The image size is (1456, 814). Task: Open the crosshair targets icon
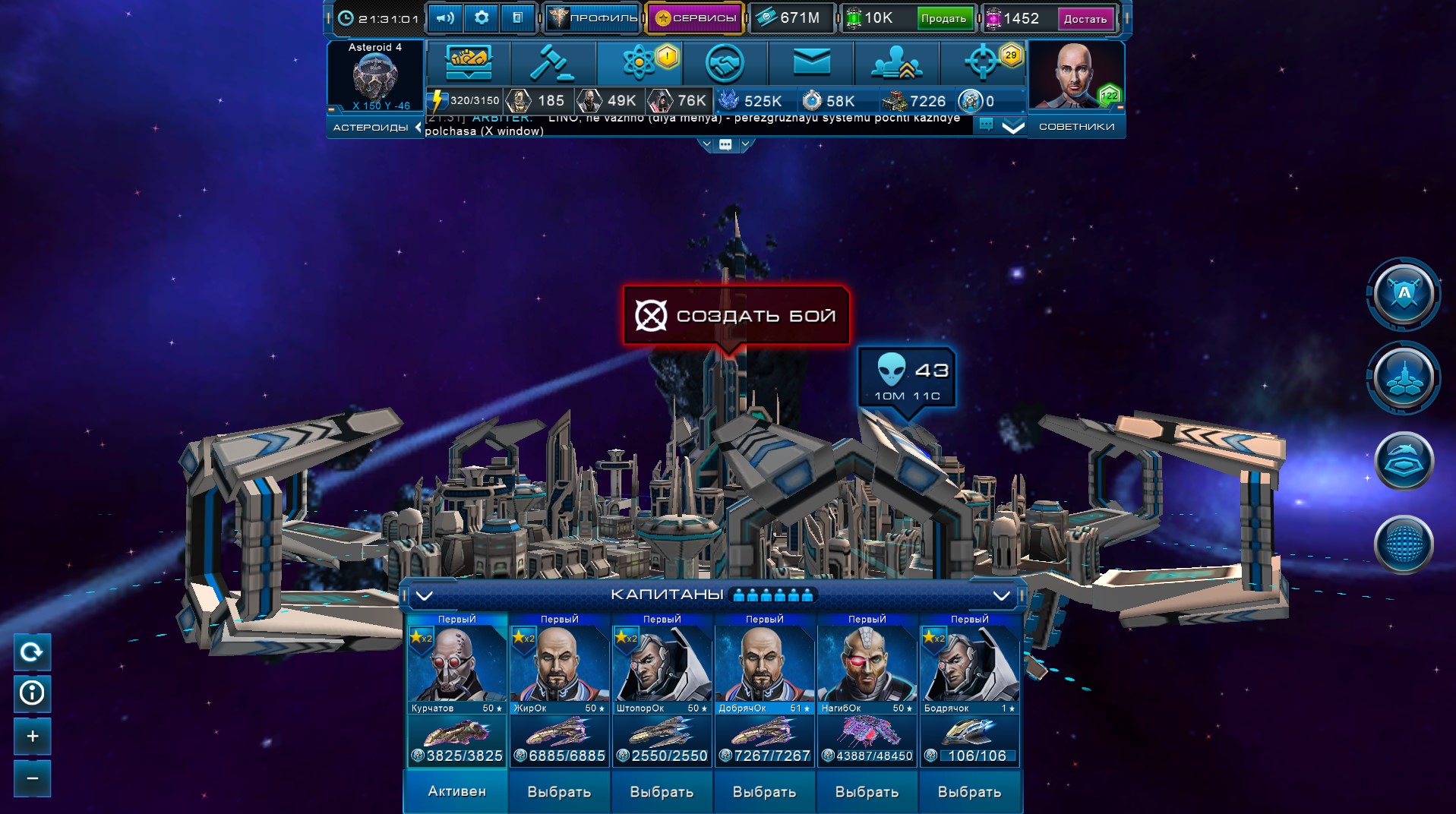point(981,63)
